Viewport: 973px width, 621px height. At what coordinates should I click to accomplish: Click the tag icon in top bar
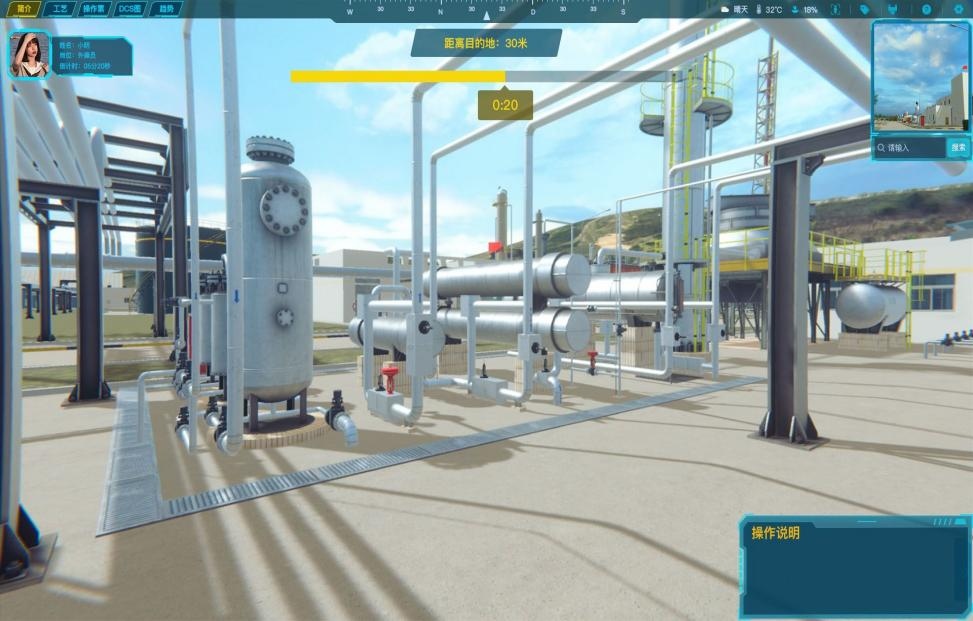tap(865, 9)
